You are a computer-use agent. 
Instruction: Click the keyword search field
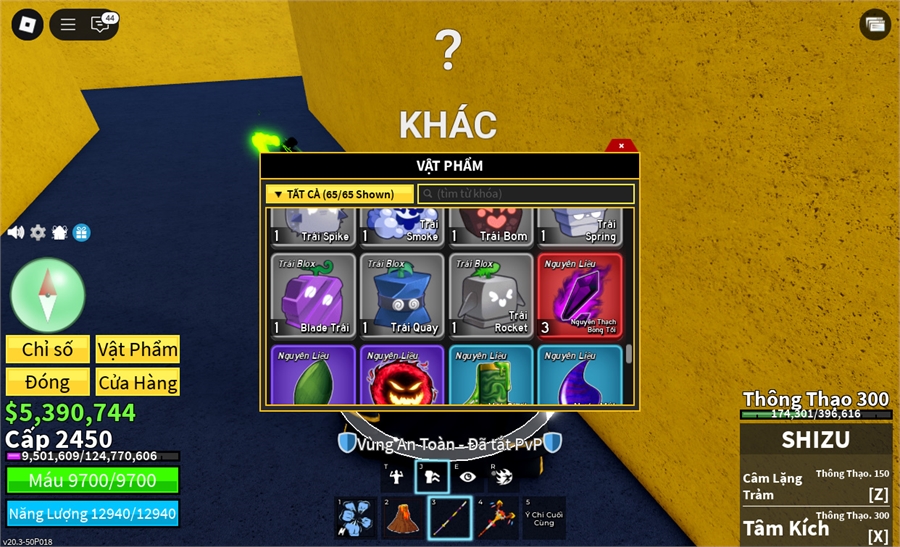pyautogui.click(x=526, y=194)
